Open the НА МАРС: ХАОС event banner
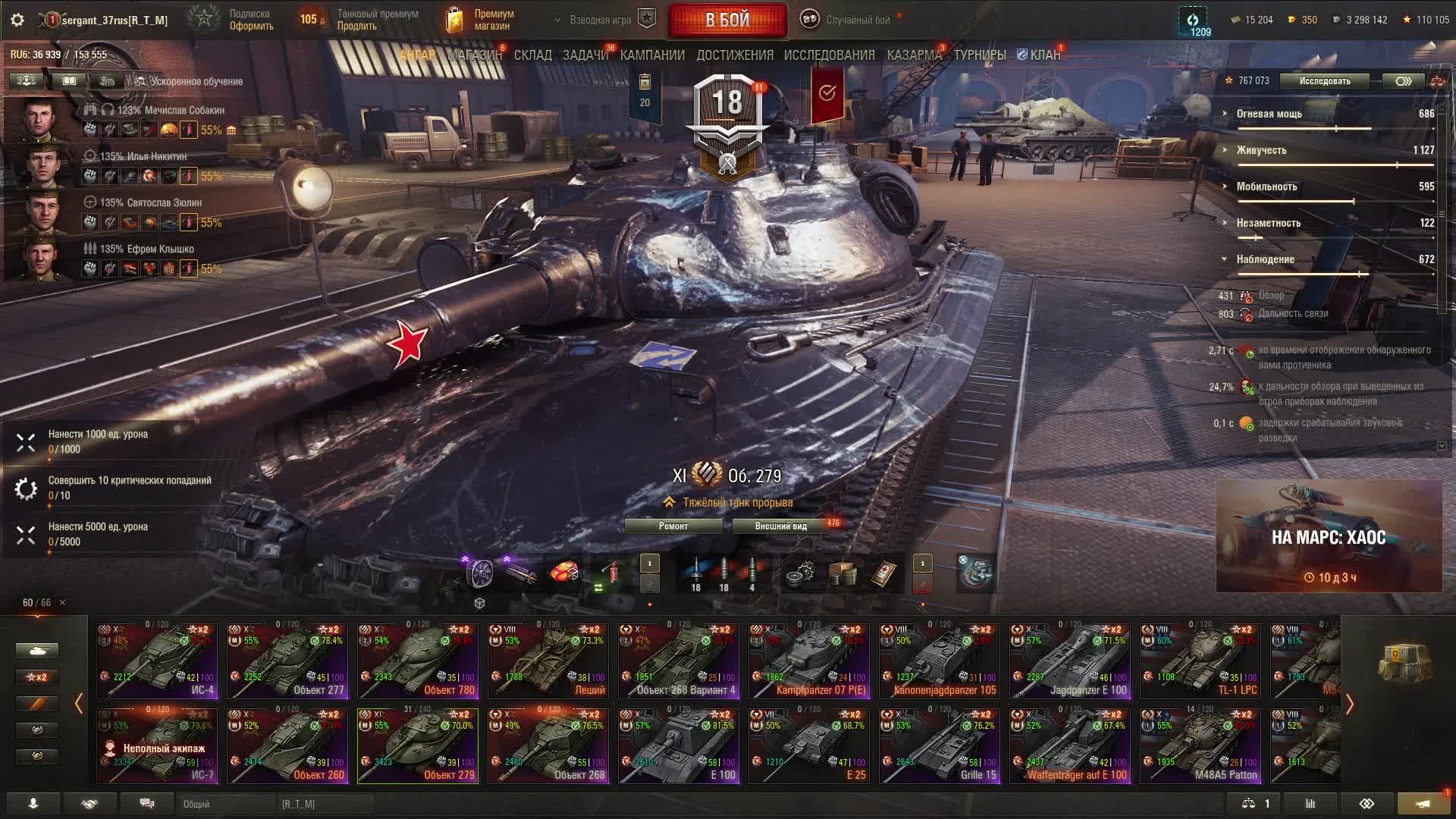1456x819 pixels. coord(1329,537)
